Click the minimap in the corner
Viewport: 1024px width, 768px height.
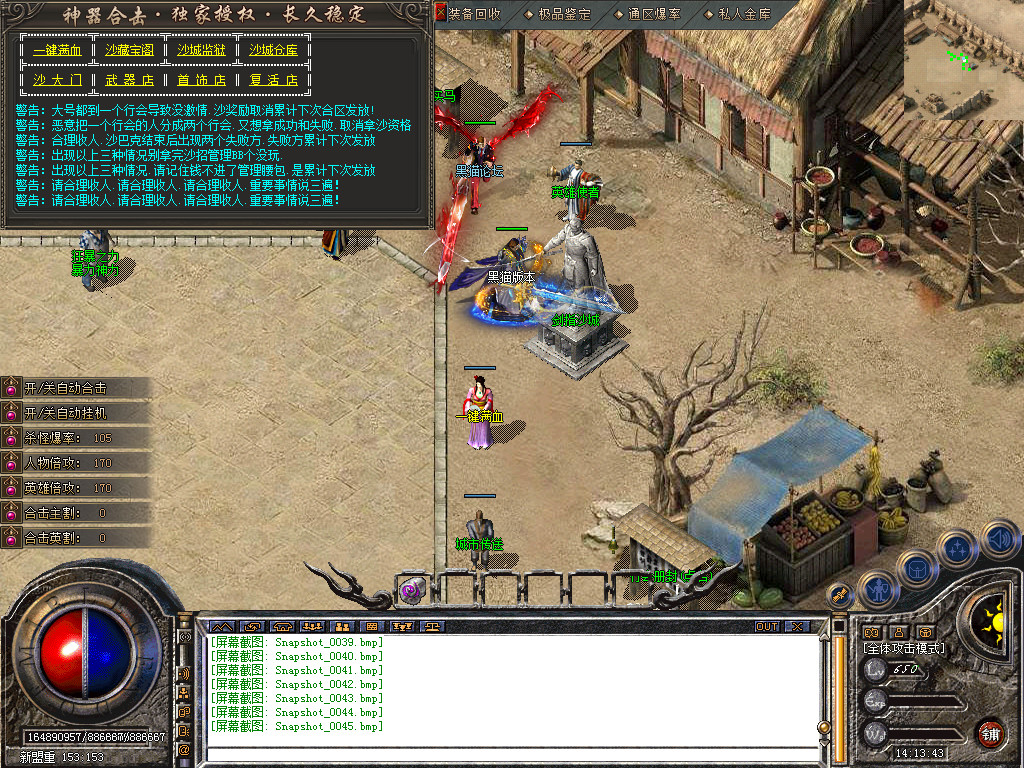click(962, 60)
